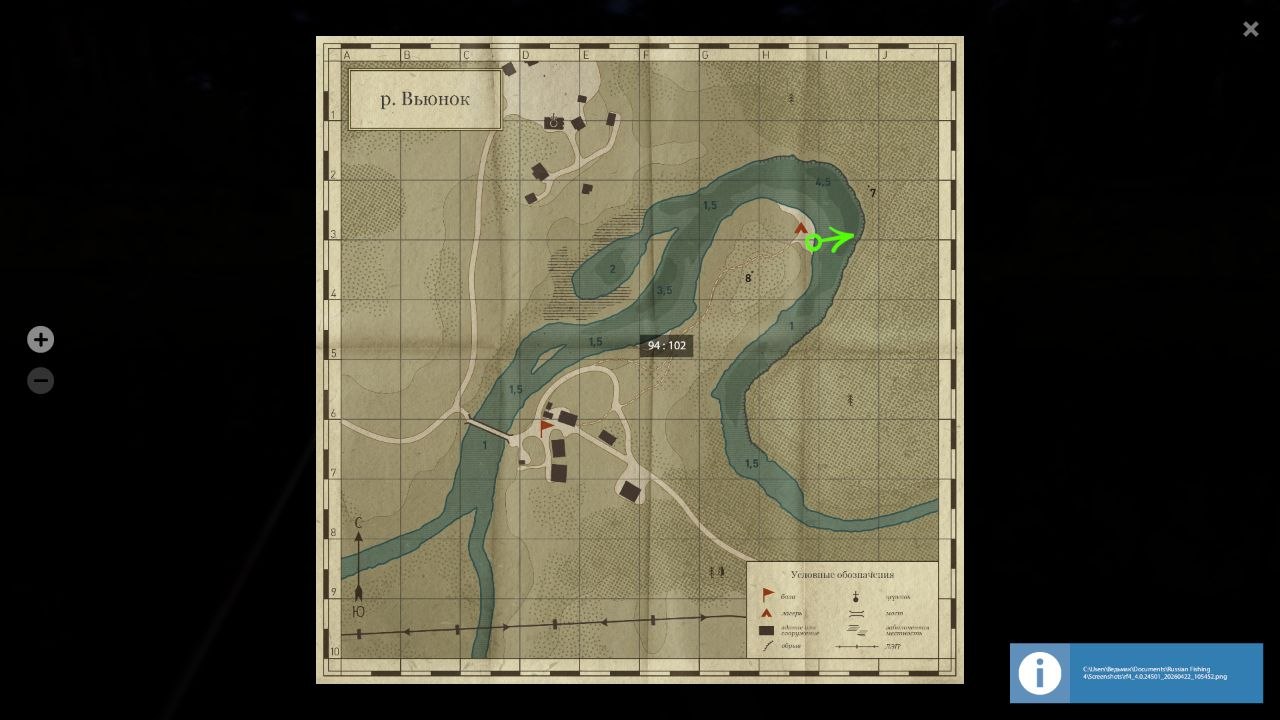Click the zoom in plus button
The image size is (1280, 720).
pos(40,339)
